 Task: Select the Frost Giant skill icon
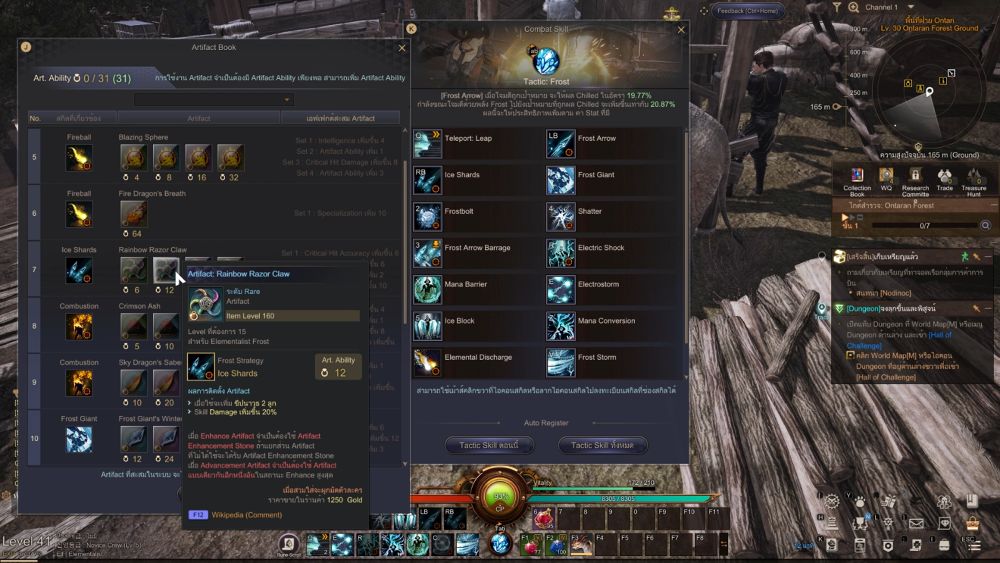561,180
